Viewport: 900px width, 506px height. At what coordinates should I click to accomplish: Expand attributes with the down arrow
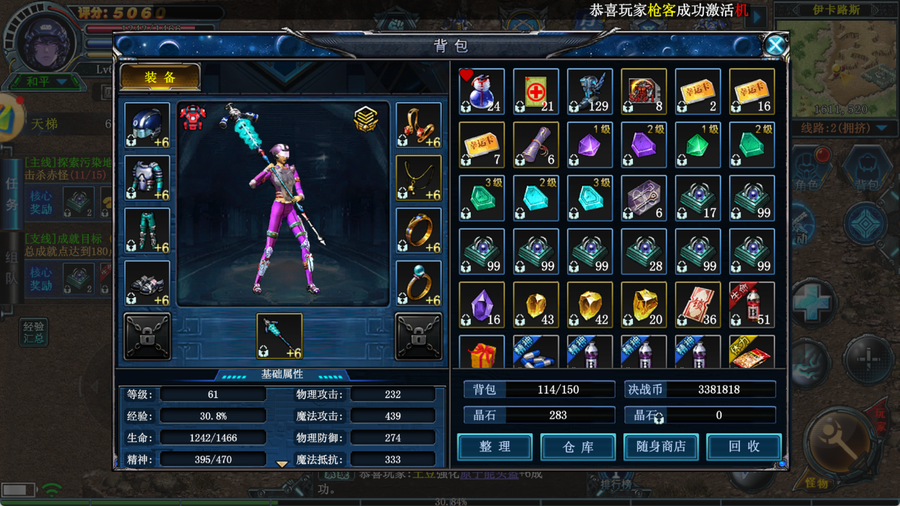tap(282, 463)
